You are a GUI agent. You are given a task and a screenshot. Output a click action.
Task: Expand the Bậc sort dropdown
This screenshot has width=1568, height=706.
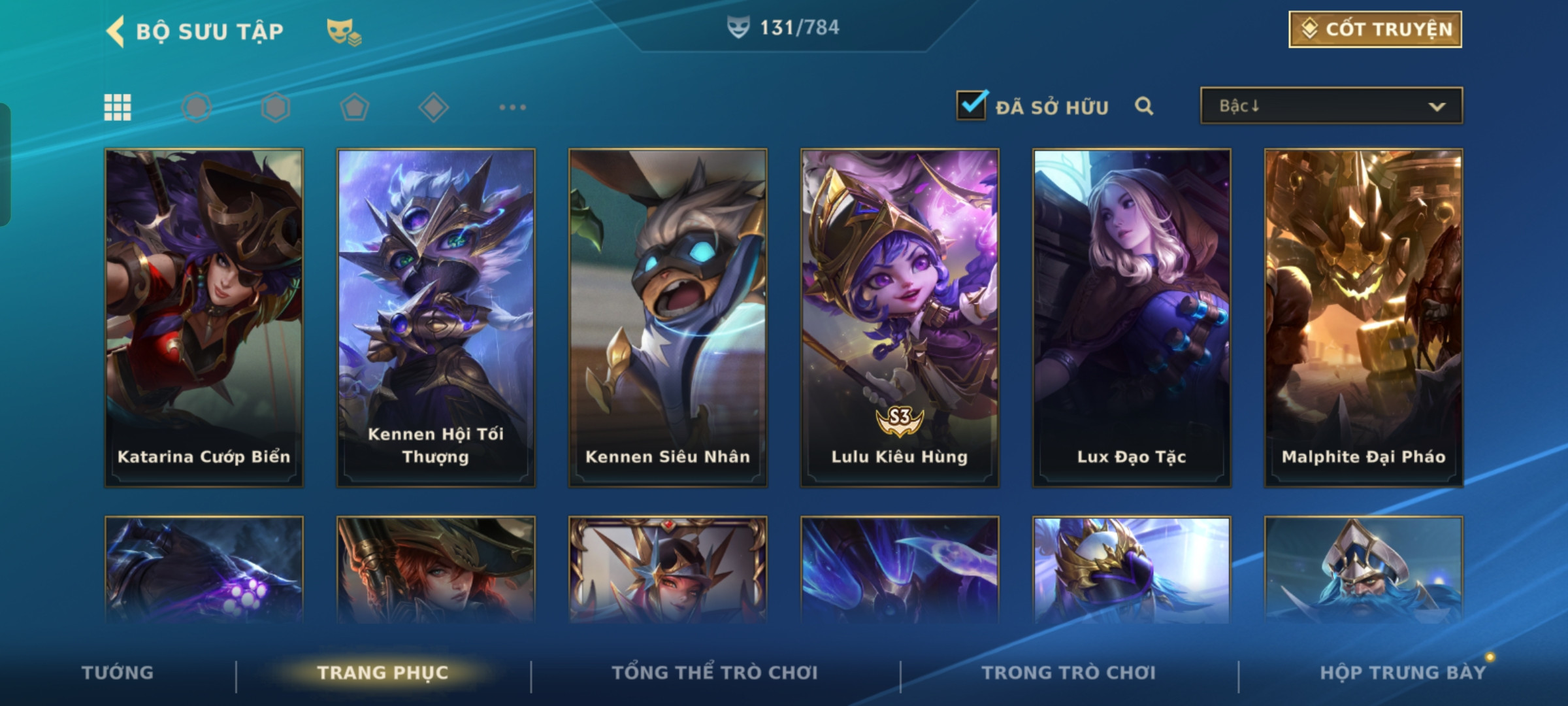pos(1331,106)
